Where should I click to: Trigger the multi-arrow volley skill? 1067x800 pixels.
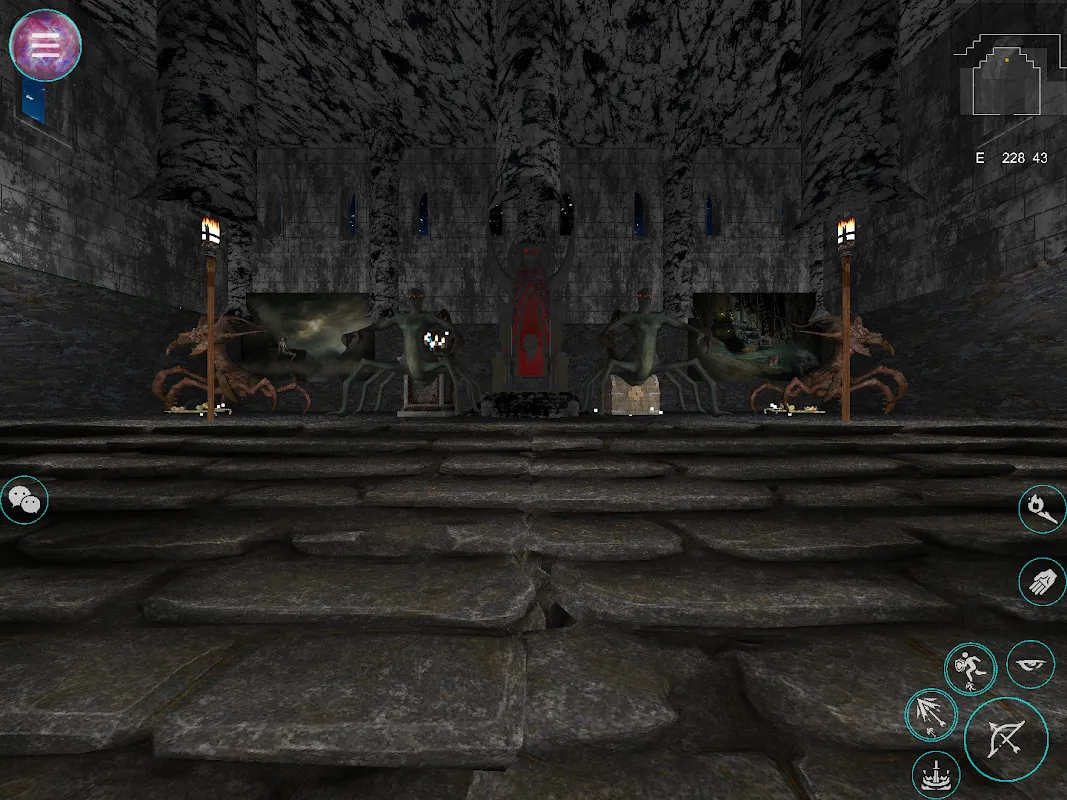click(x=931, y=715)
